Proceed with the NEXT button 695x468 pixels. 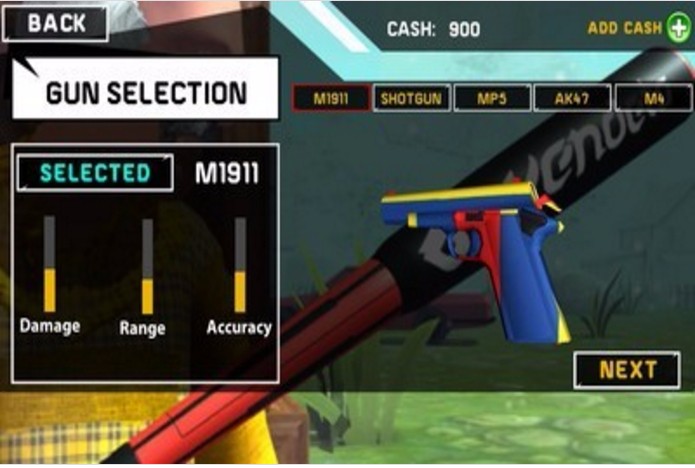627,370
